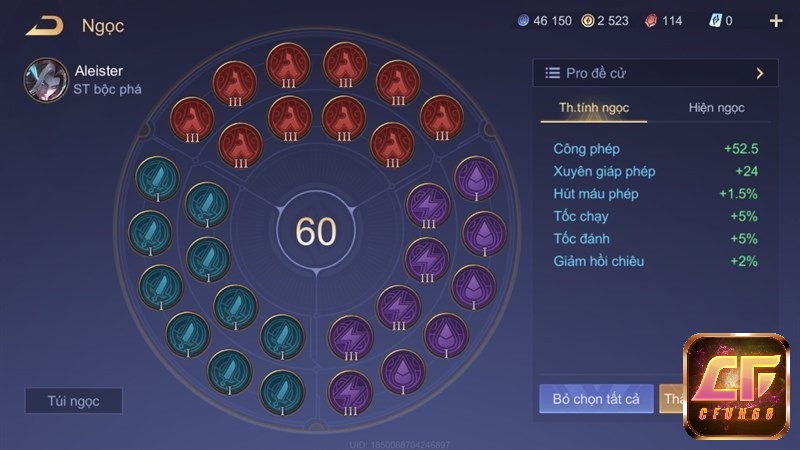
Task: Click the Bỏ chọn tất cả button
Action: pyautogui.click(x=596, y=399)
